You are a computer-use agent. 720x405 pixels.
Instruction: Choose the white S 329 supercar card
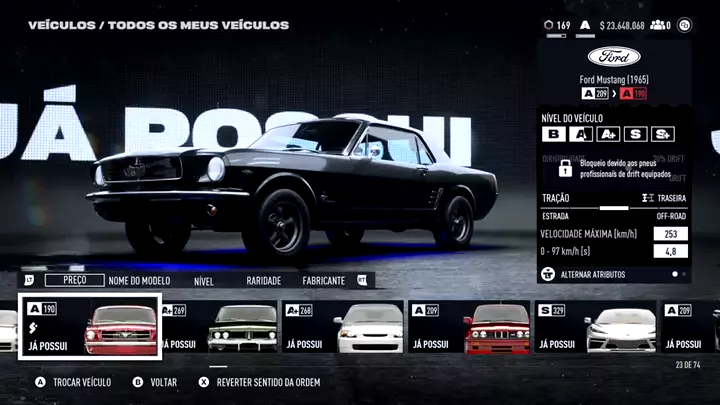coord(596,327)
